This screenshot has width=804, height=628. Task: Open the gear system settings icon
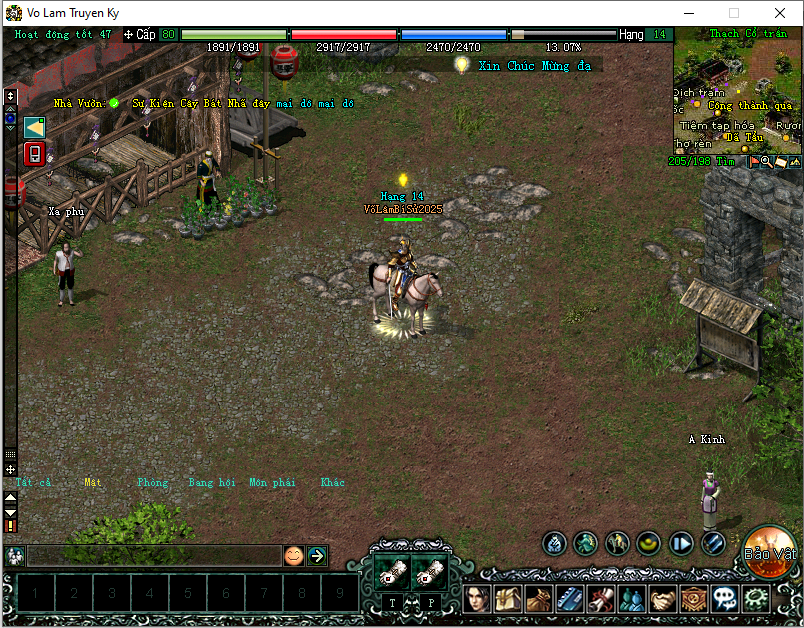point(757,600)
